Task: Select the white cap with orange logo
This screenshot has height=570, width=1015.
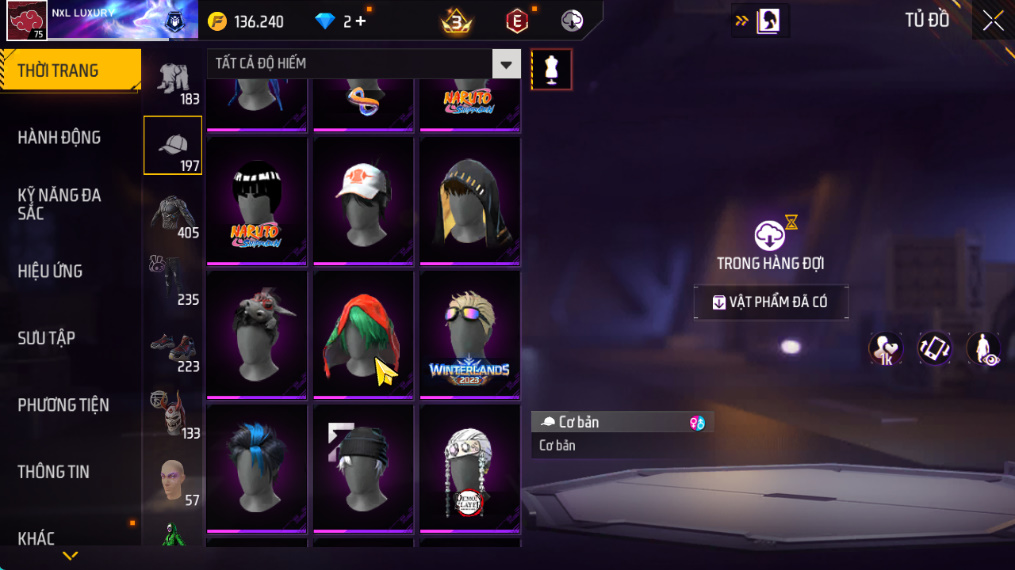Action: 363,197
